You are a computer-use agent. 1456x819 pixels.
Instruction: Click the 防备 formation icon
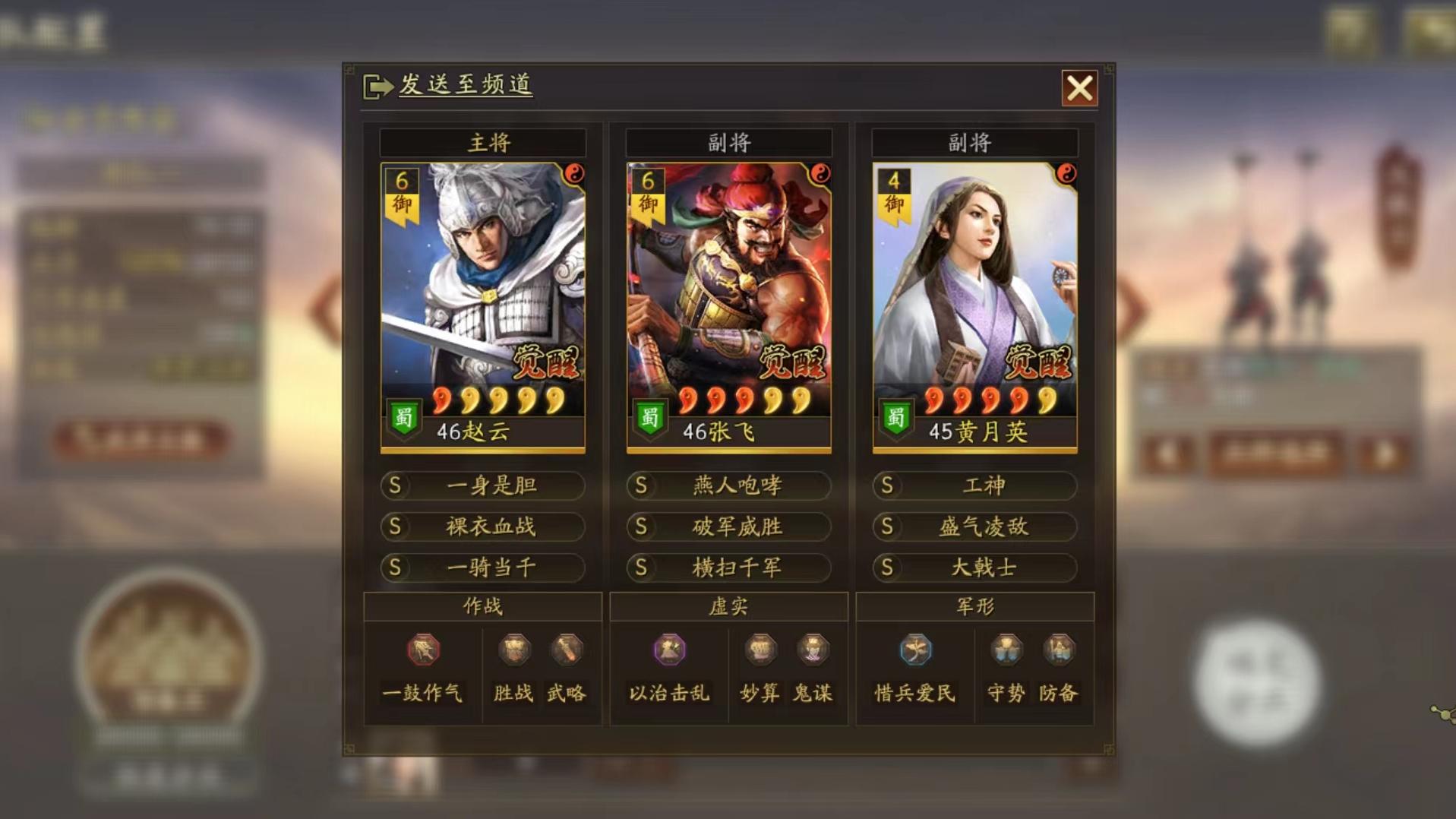pyautogui.click(x=1059, y=651)
